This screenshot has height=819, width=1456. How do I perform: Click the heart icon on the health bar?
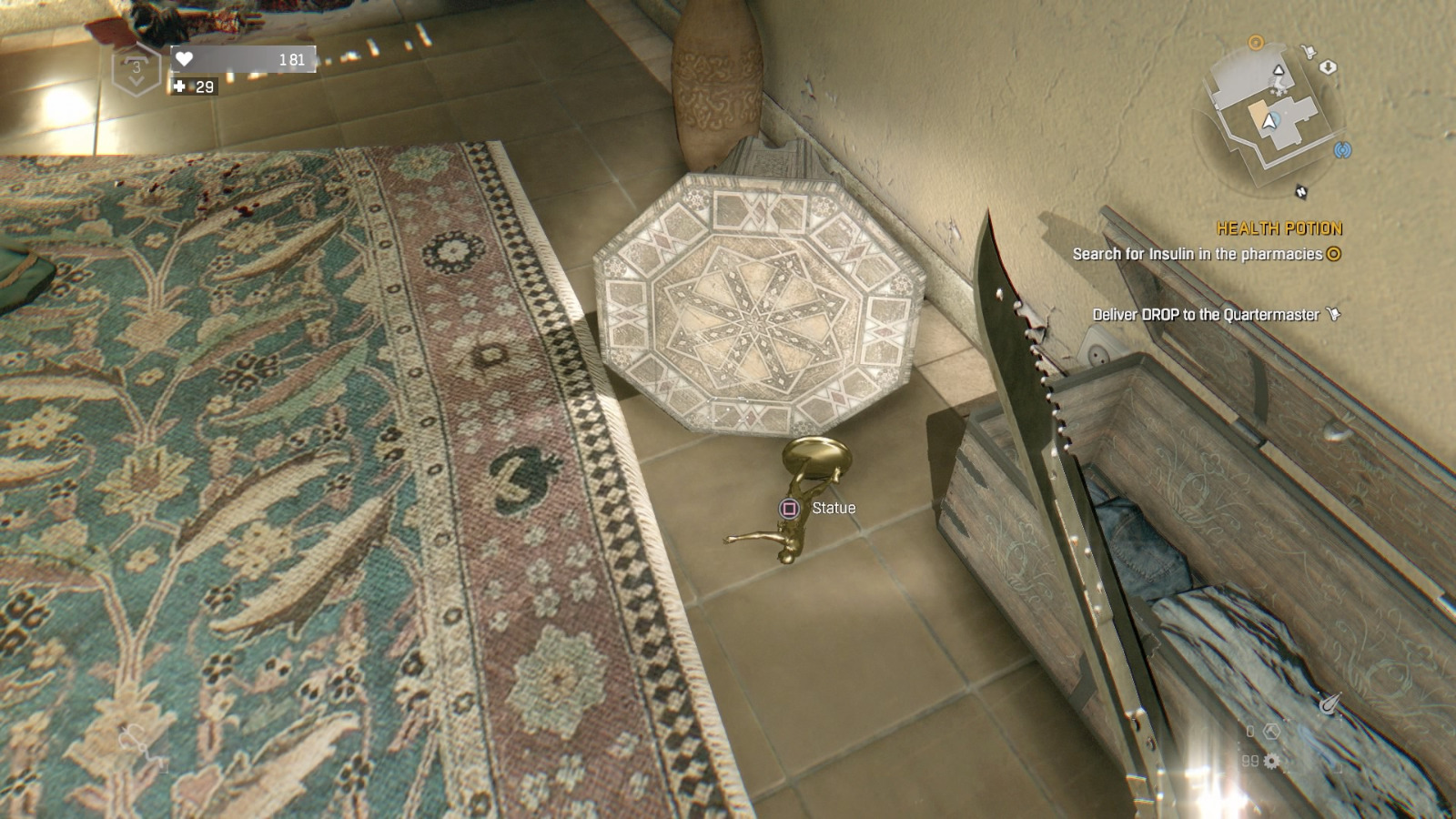pyautogui.click(x=184, y=57)
